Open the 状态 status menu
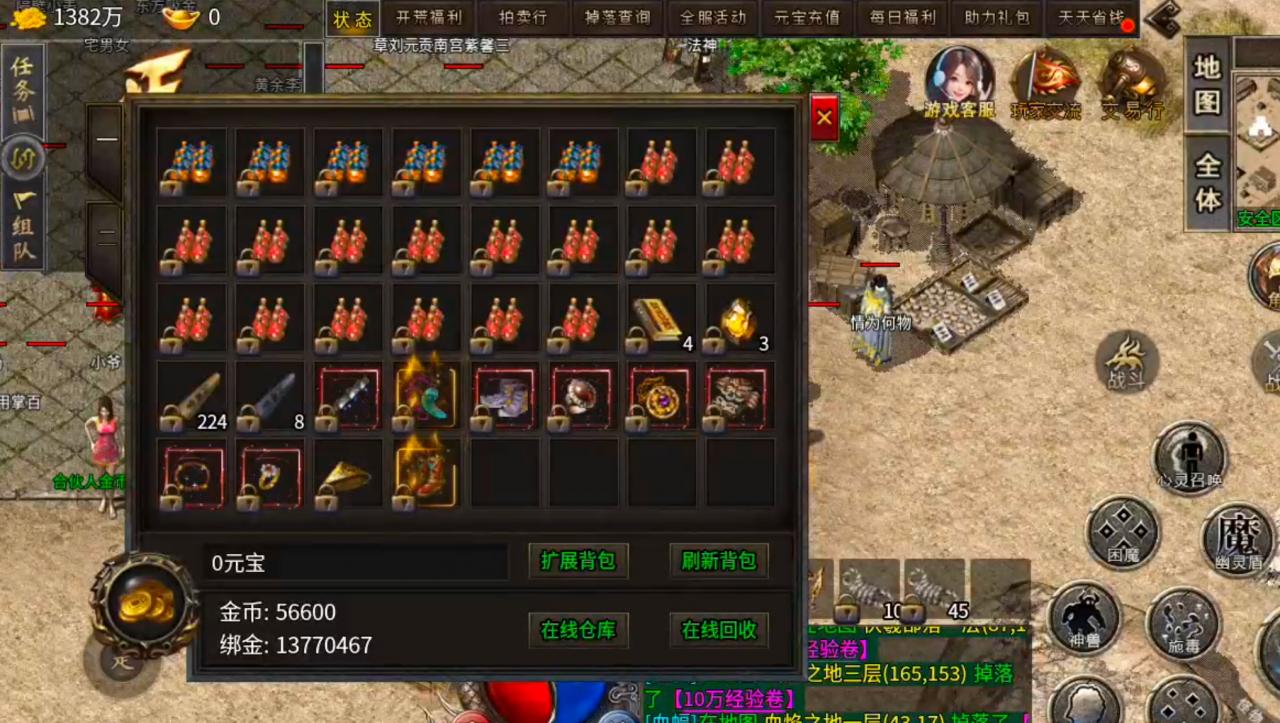The image size is (1280, 723). (352, 18)
